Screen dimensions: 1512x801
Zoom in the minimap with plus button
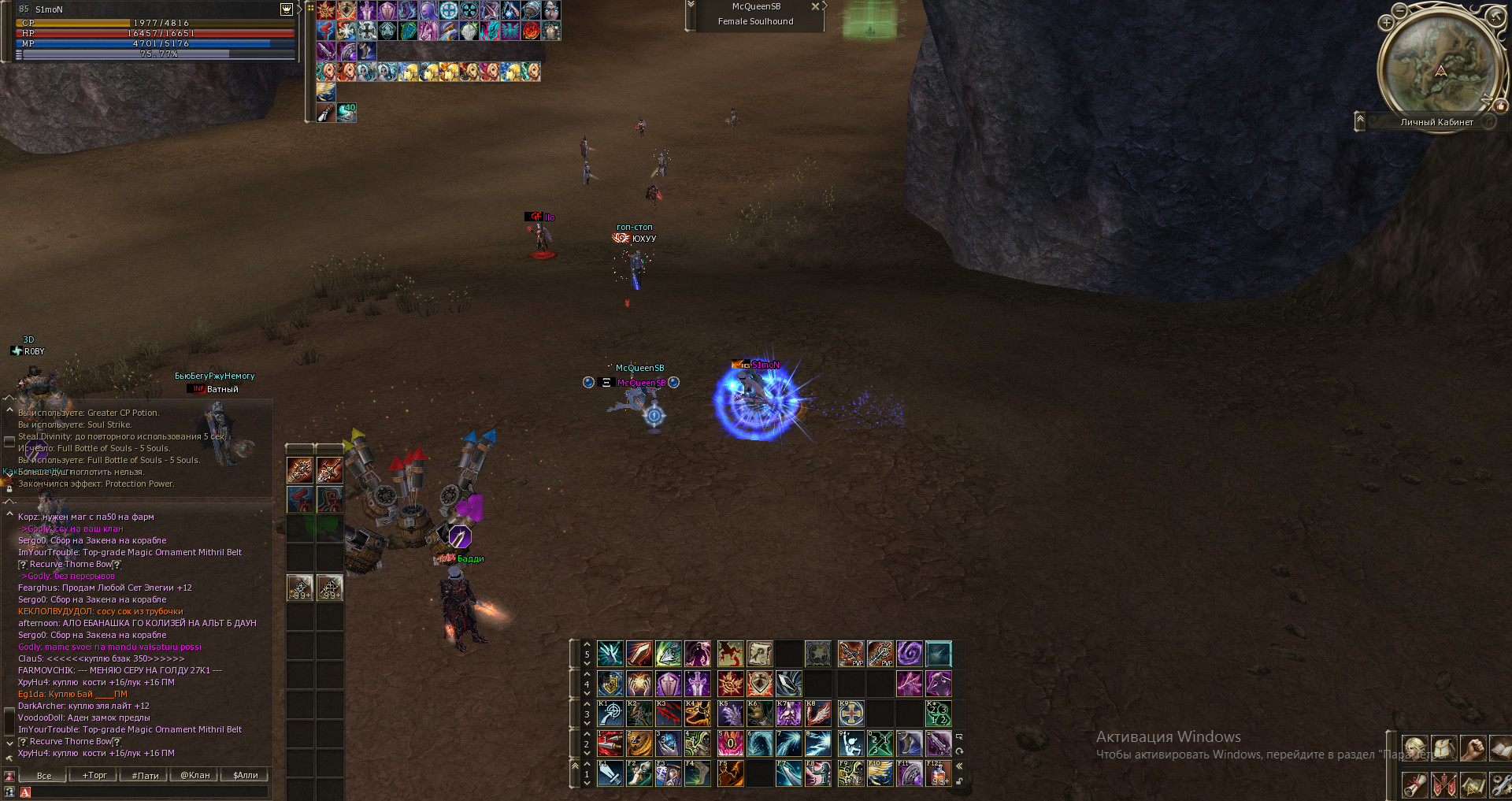(x=1386, y=23)
